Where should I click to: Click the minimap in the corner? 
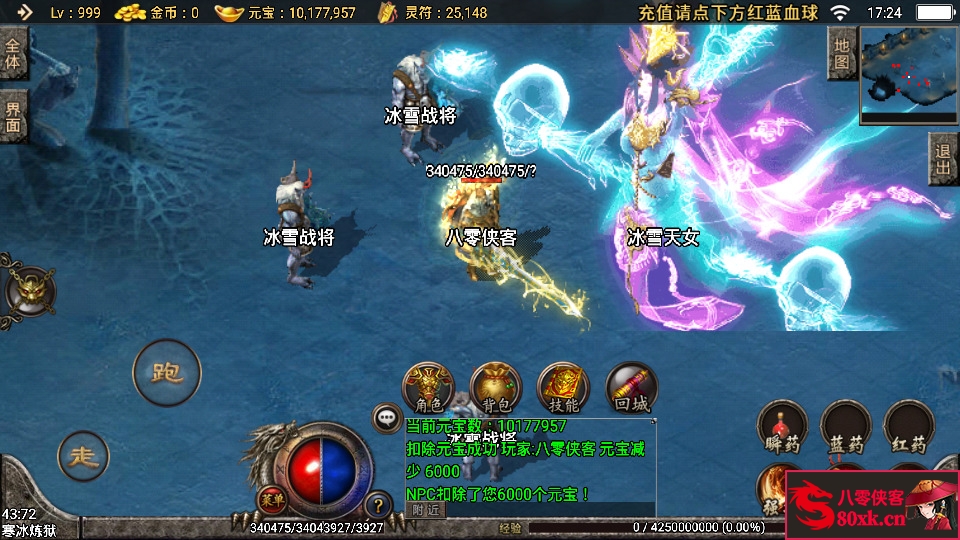click(x=907, y=70)
